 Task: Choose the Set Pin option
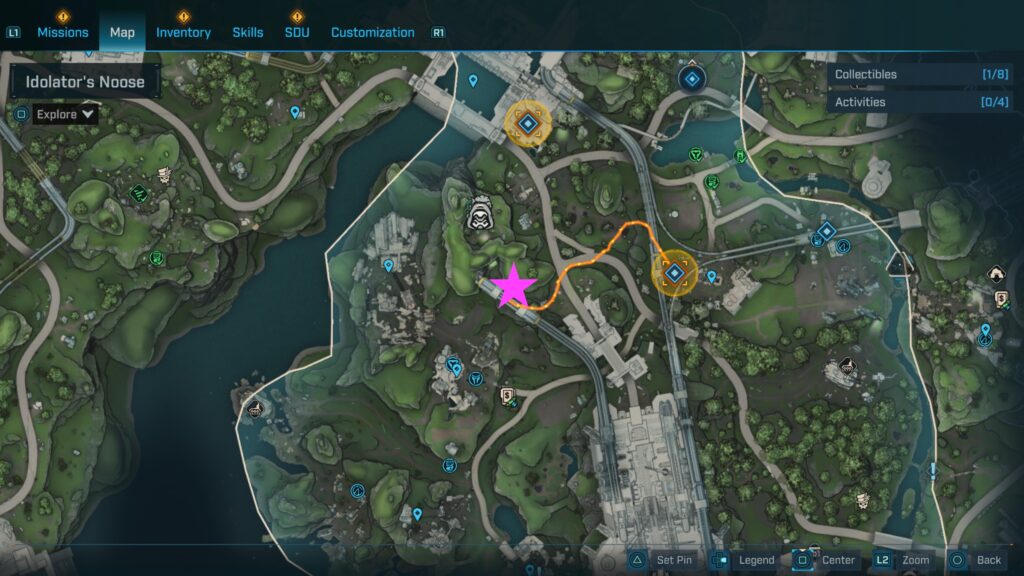(662, 560)
